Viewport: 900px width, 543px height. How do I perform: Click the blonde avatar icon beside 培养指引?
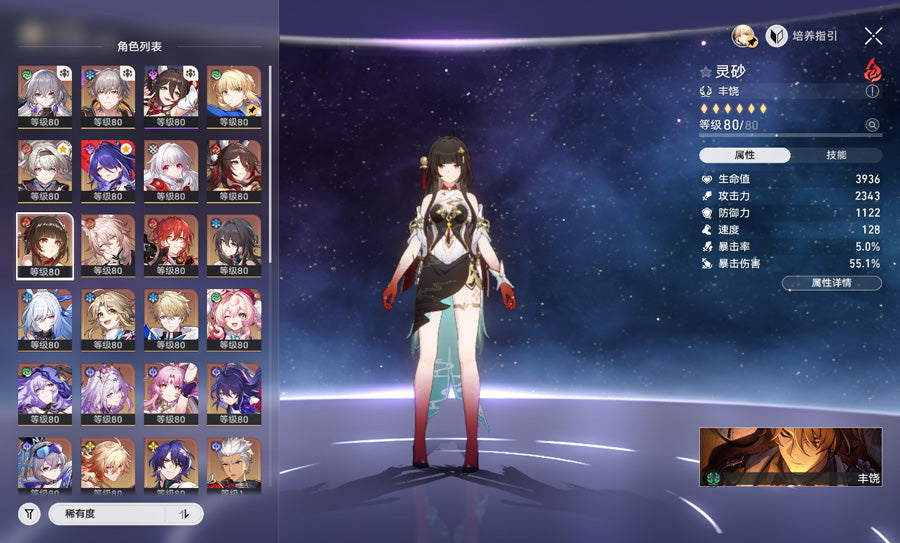pos(744,36)
